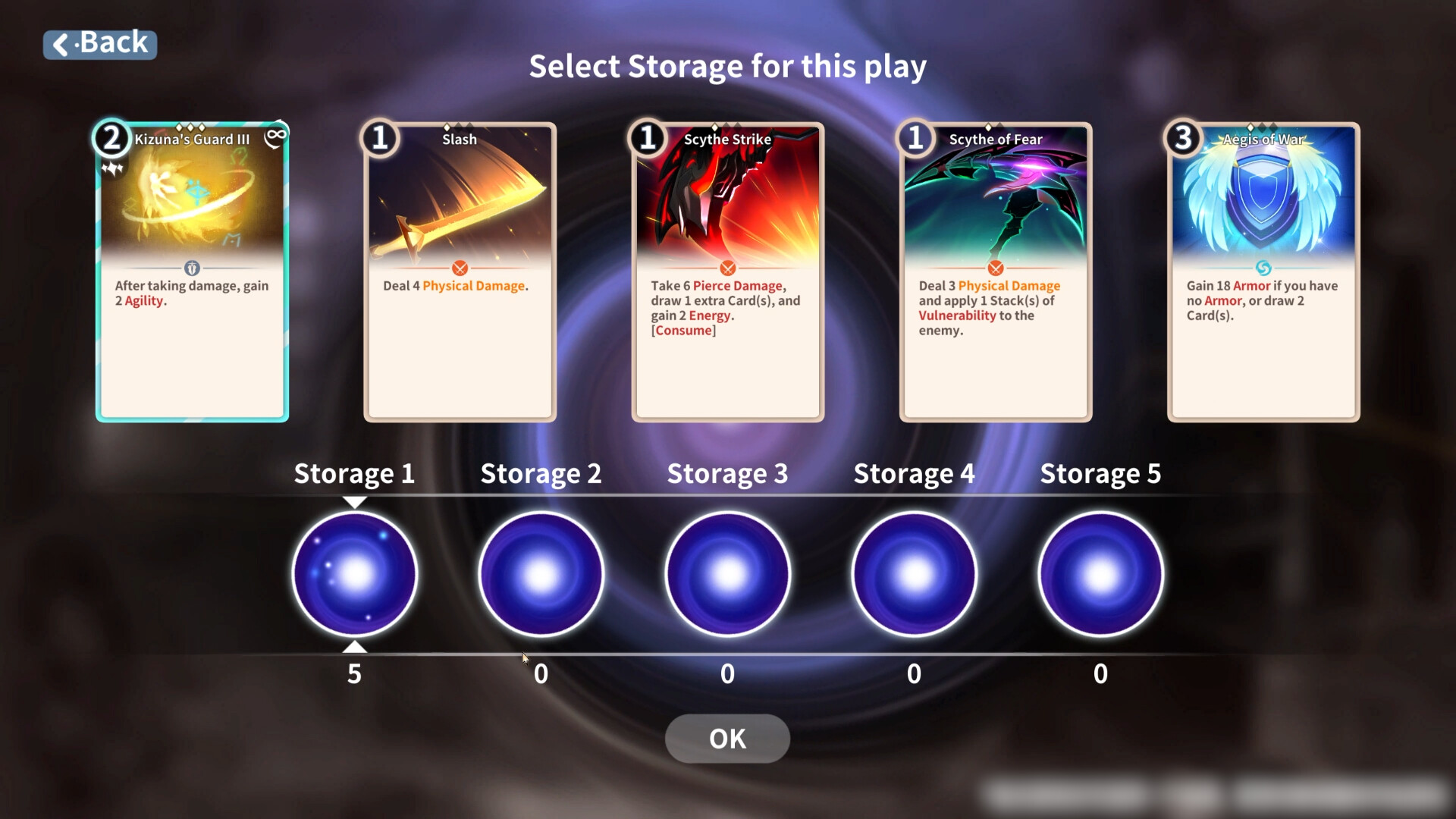Click the blue skill icon on Aegis of War
This screenshot has width=1456, height=819.
coord(1263,268)
